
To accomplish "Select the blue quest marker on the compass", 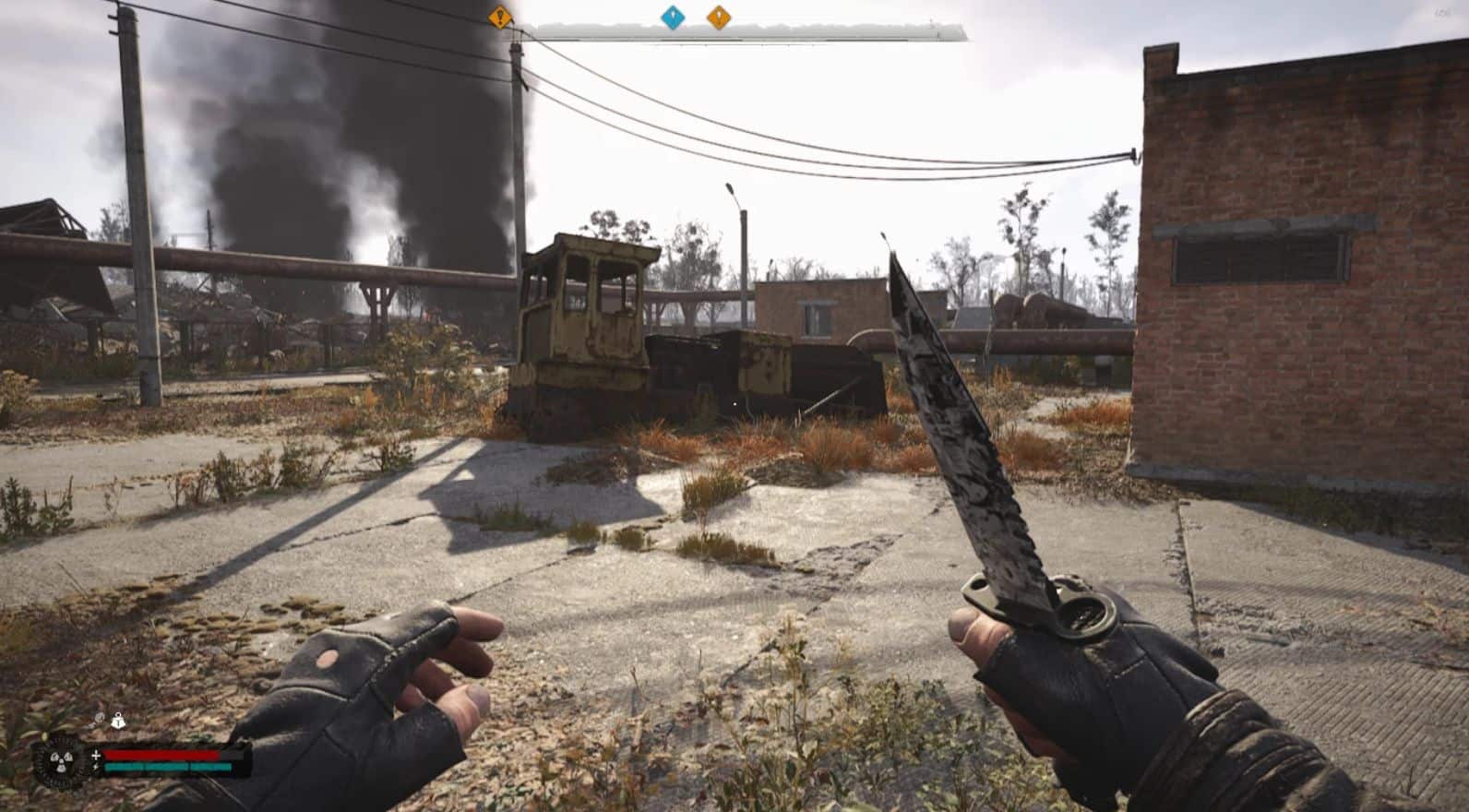I will pyautogui.click(x=673, y=17).
